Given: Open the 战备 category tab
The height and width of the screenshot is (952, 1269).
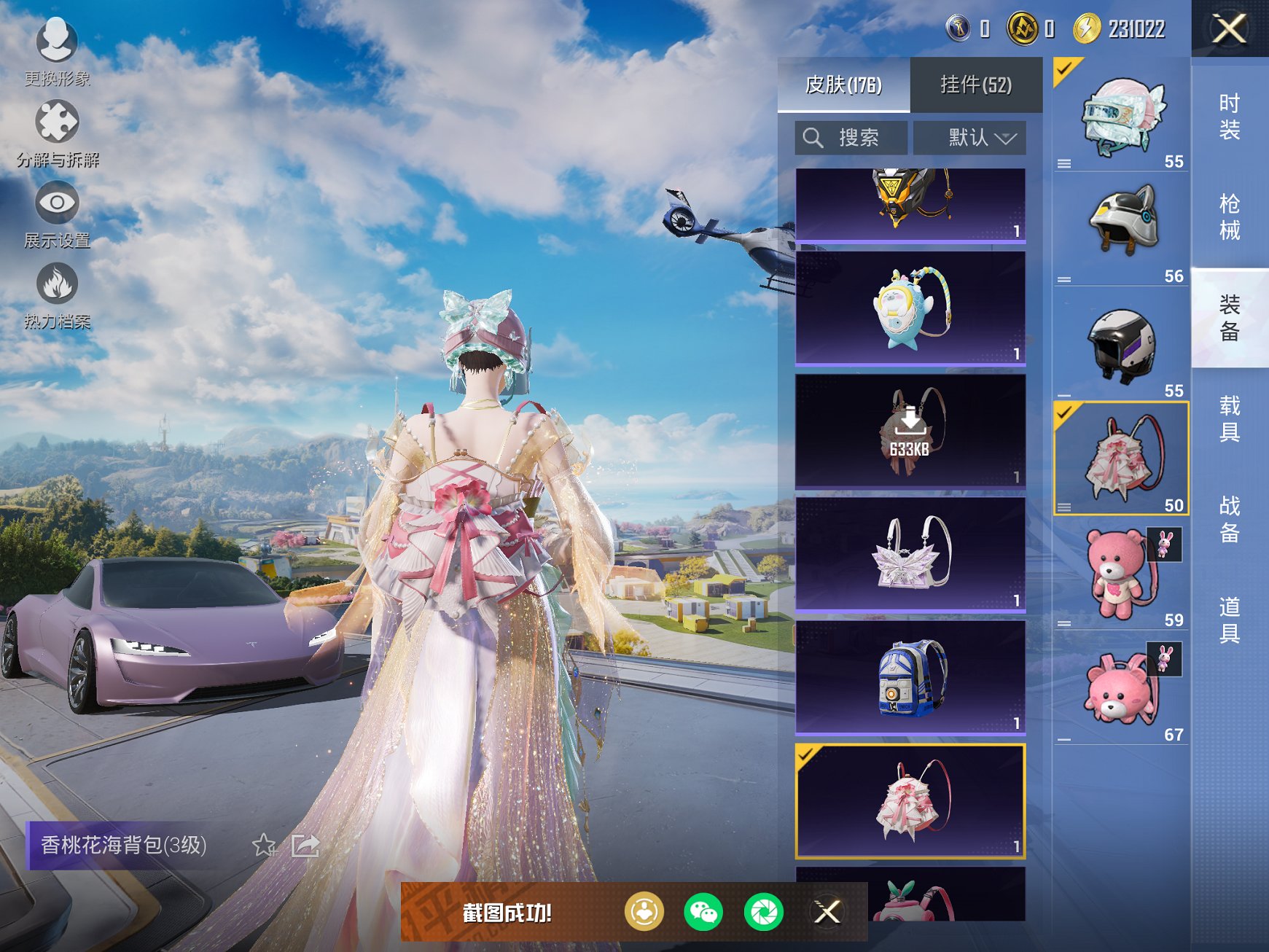Looking at the screenshot, I should (1229, 519).
